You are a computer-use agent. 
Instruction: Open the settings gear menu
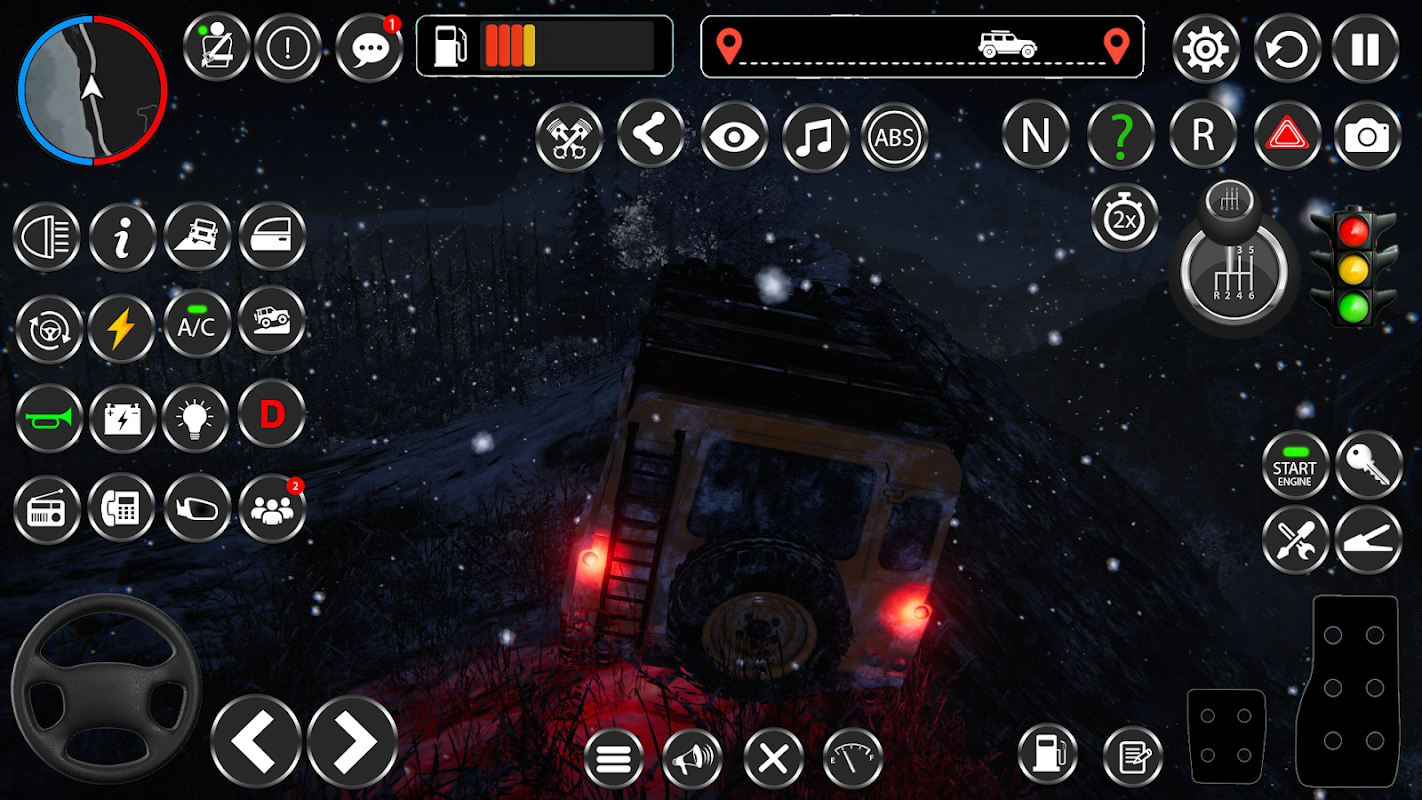[1205, 48]
